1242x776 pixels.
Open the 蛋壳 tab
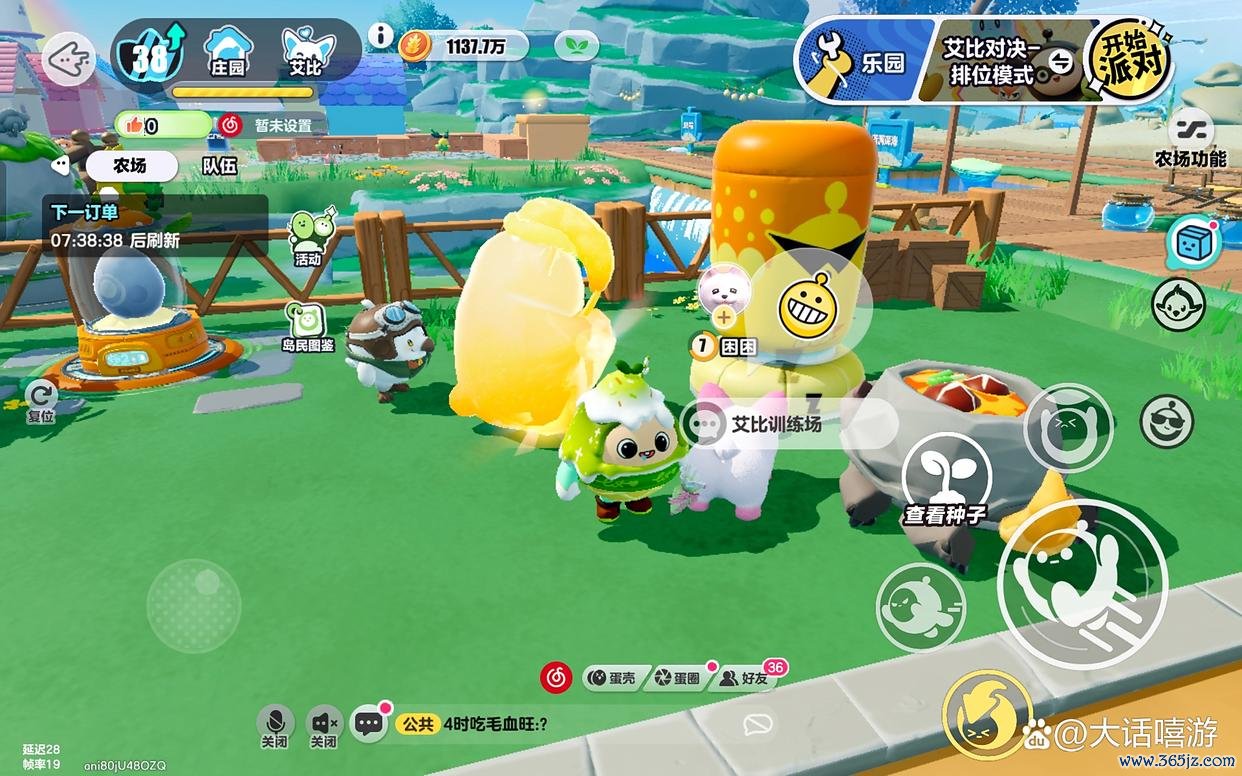(612, 678)
